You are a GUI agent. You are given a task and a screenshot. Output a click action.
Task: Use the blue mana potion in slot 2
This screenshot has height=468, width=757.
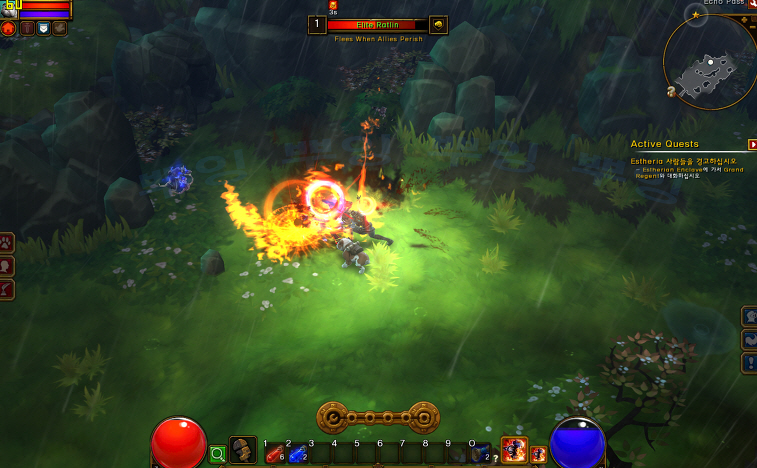[x=297, y=455]
